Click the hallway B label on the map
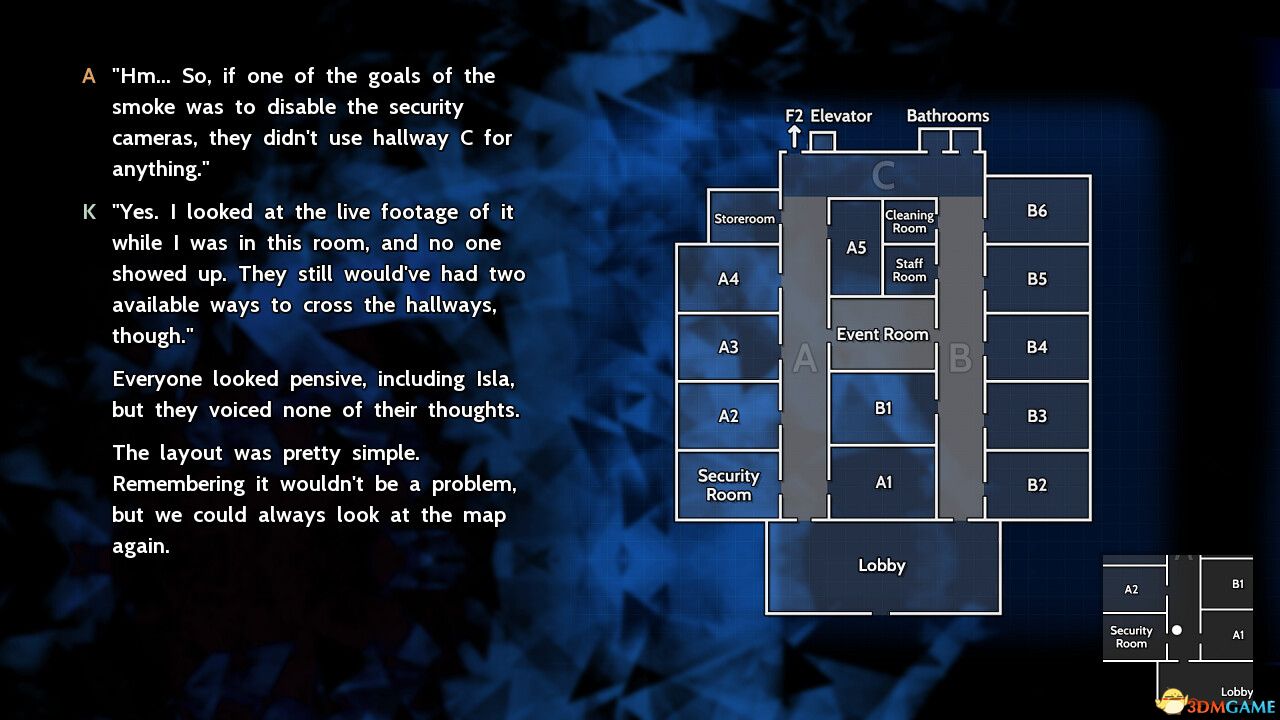This screenshot has width=1280, height=720. click(x=961, y=356)
